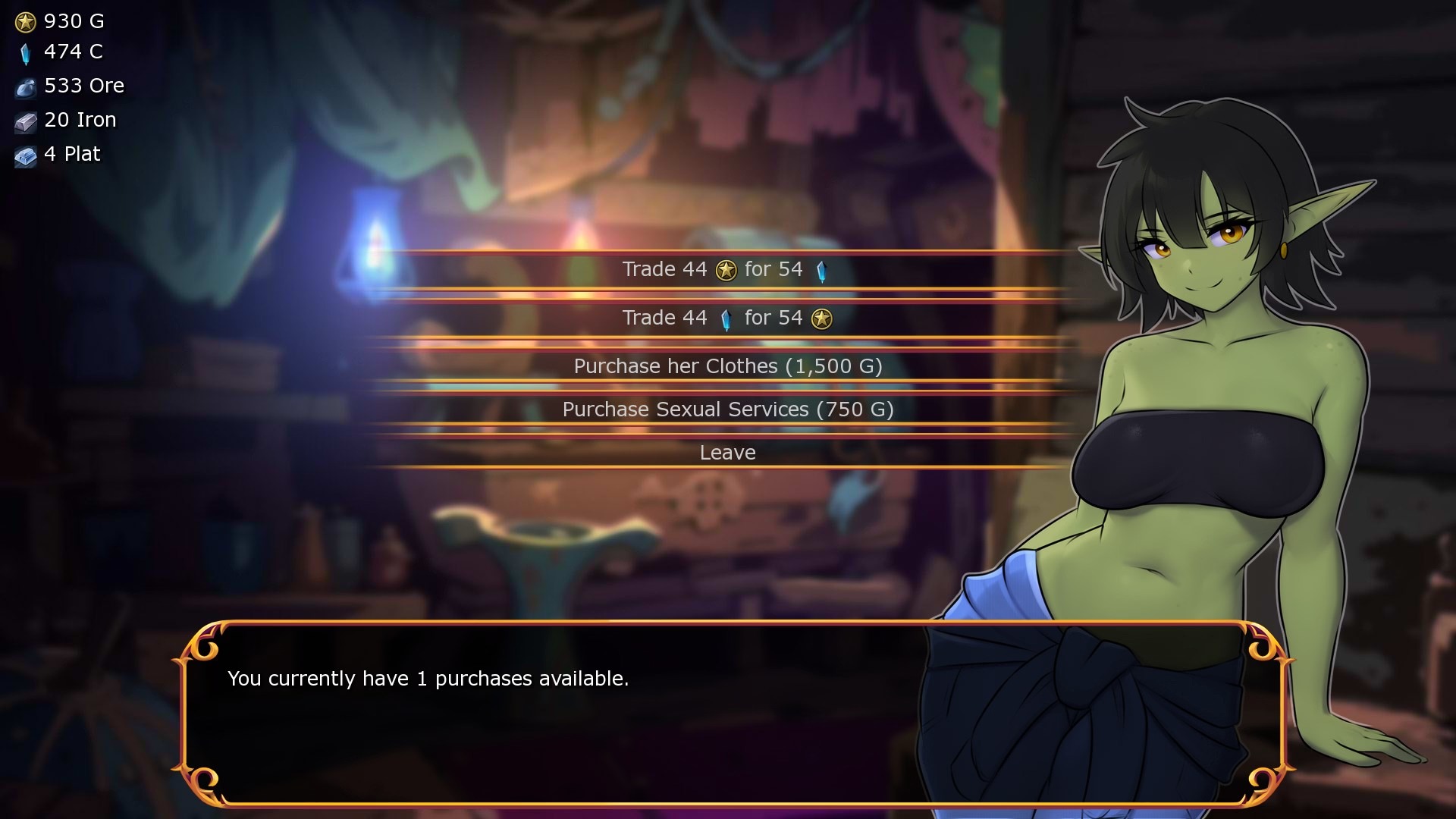The image size is (1456, 819).
Task: Choose Purchase her Clothes for 1,500 G
Action: 727,367
